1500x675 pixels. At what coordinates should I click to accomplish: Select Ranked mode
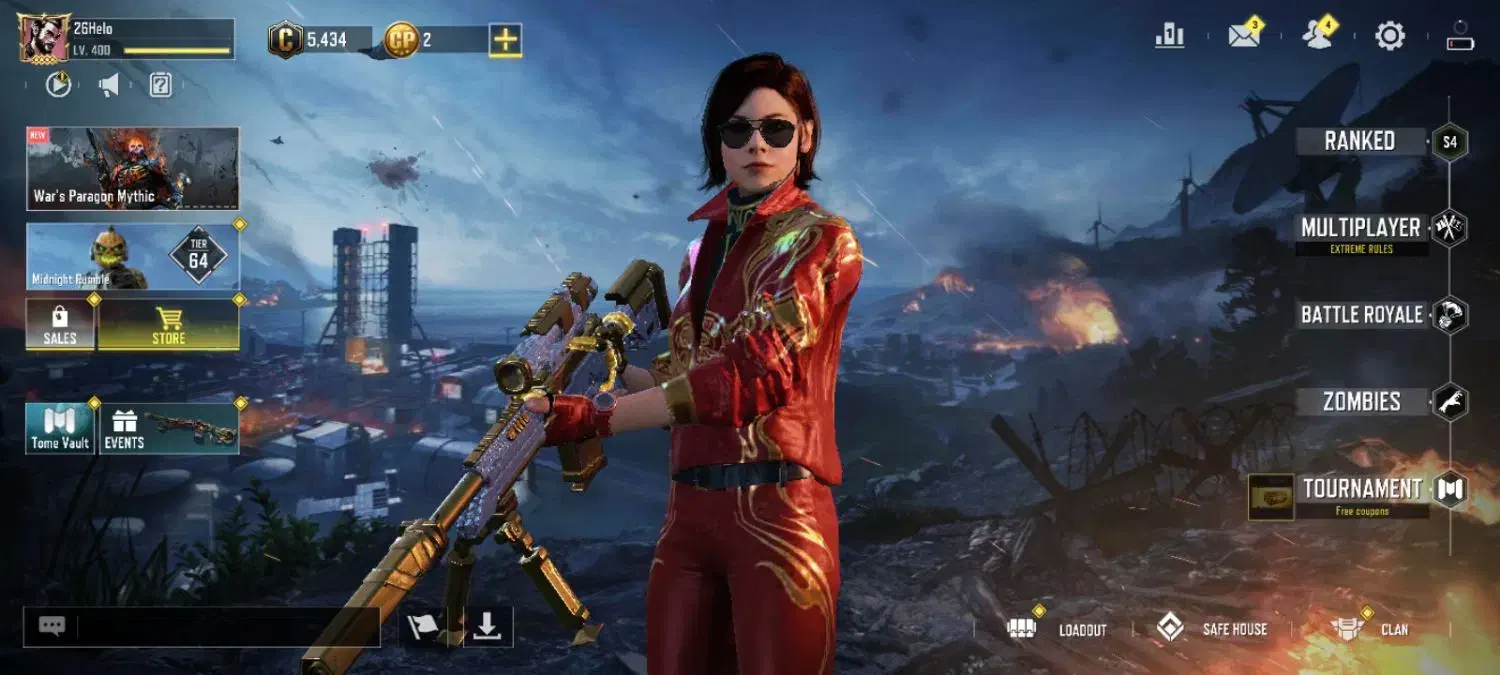pyautogui.click(x=1360, y=141)
